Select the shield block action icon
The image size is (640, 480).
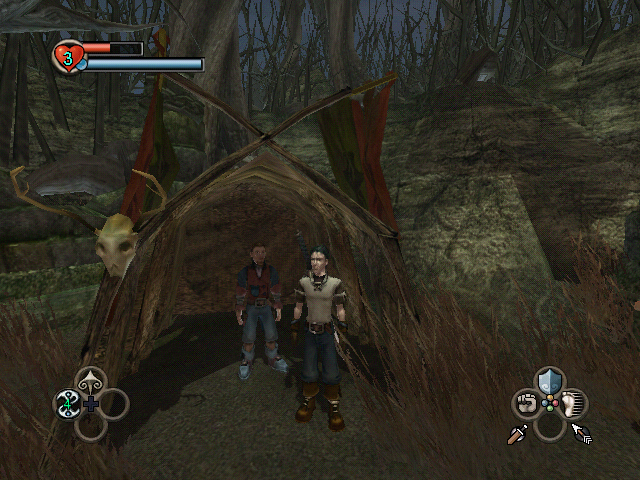coord(549,381)
